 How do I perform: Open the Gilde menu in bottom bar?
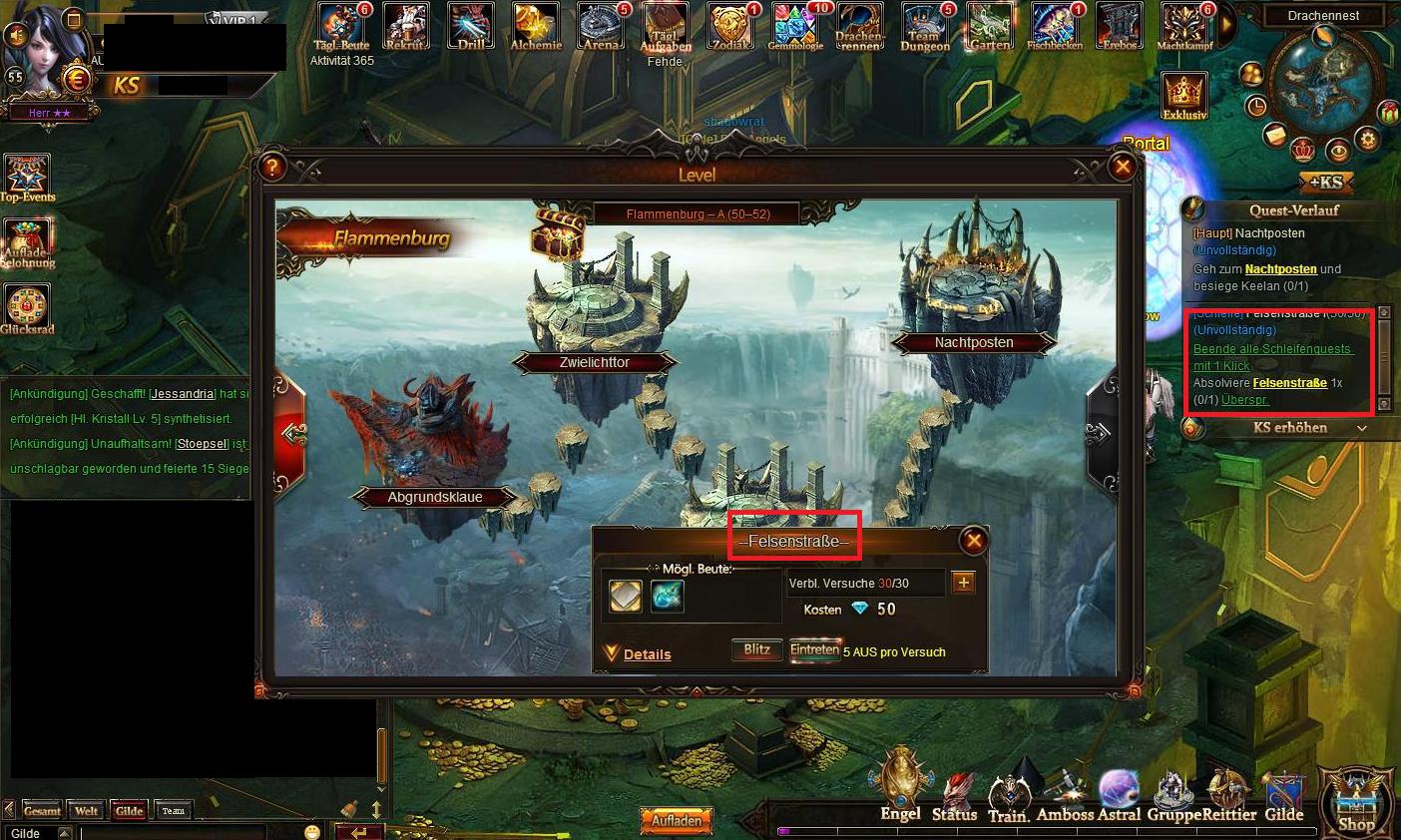(x=1284, y=796)
